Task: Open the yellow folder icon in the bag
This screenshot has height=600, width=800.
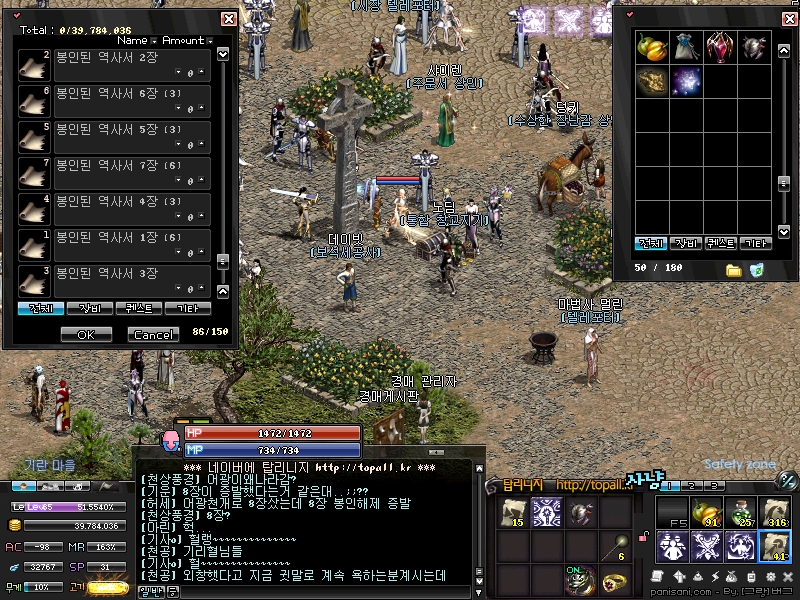Action: [733, 270]
